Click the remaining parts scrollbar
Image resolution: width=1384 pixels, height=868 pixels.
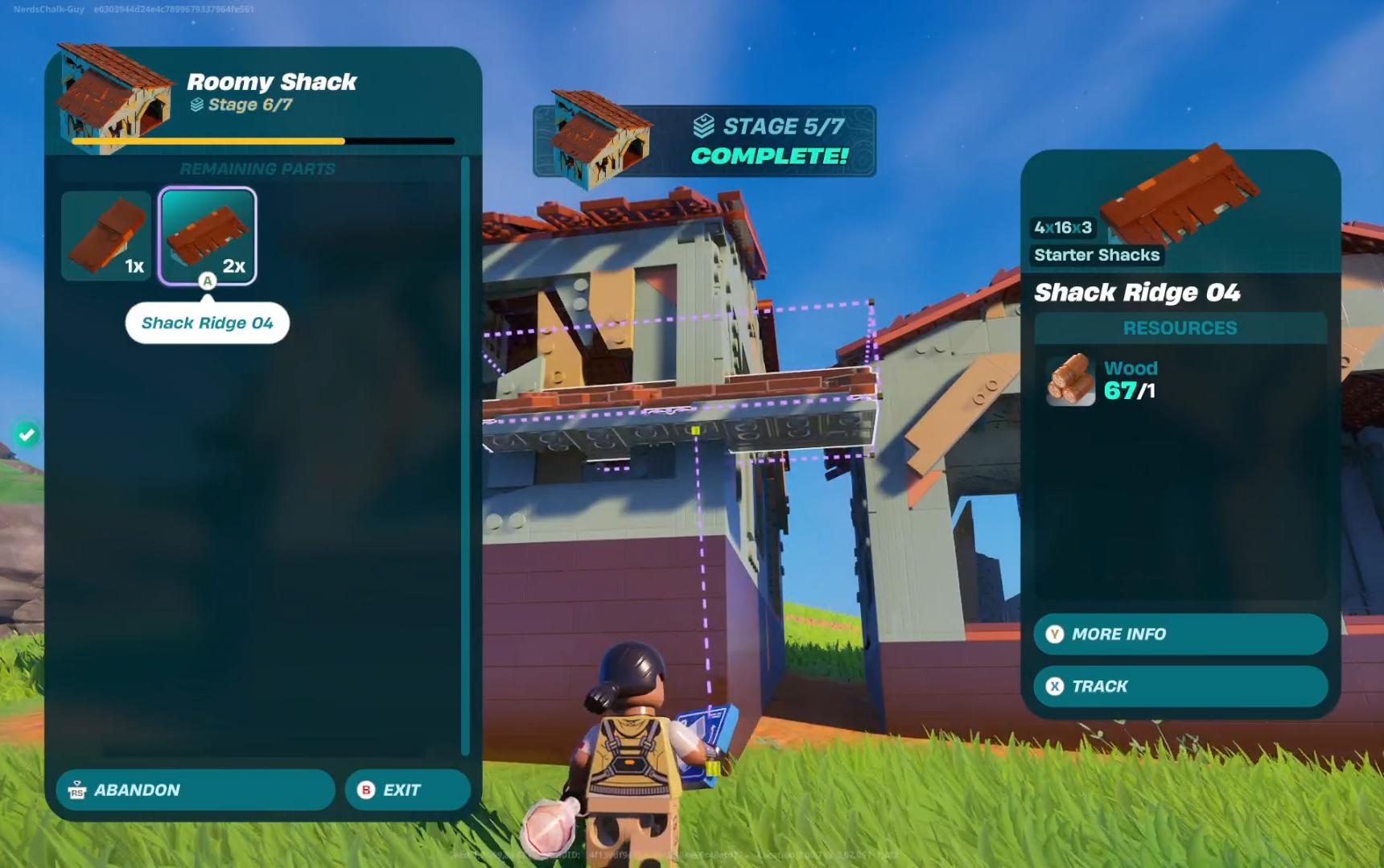(465, 455)
